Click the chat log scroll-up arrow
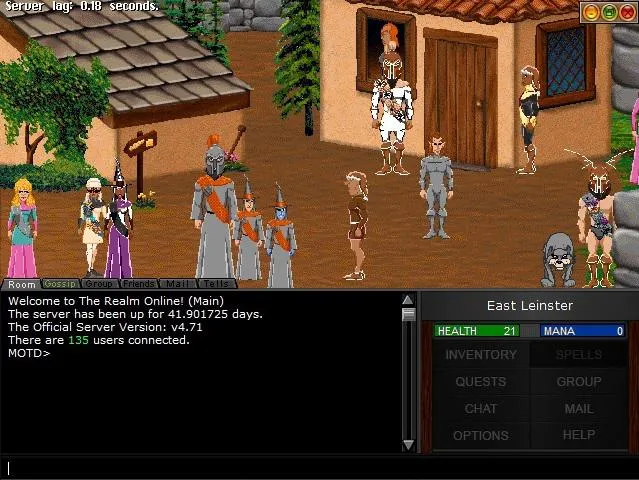This screenshot has height=480, width=639. [x=408, y=300]
